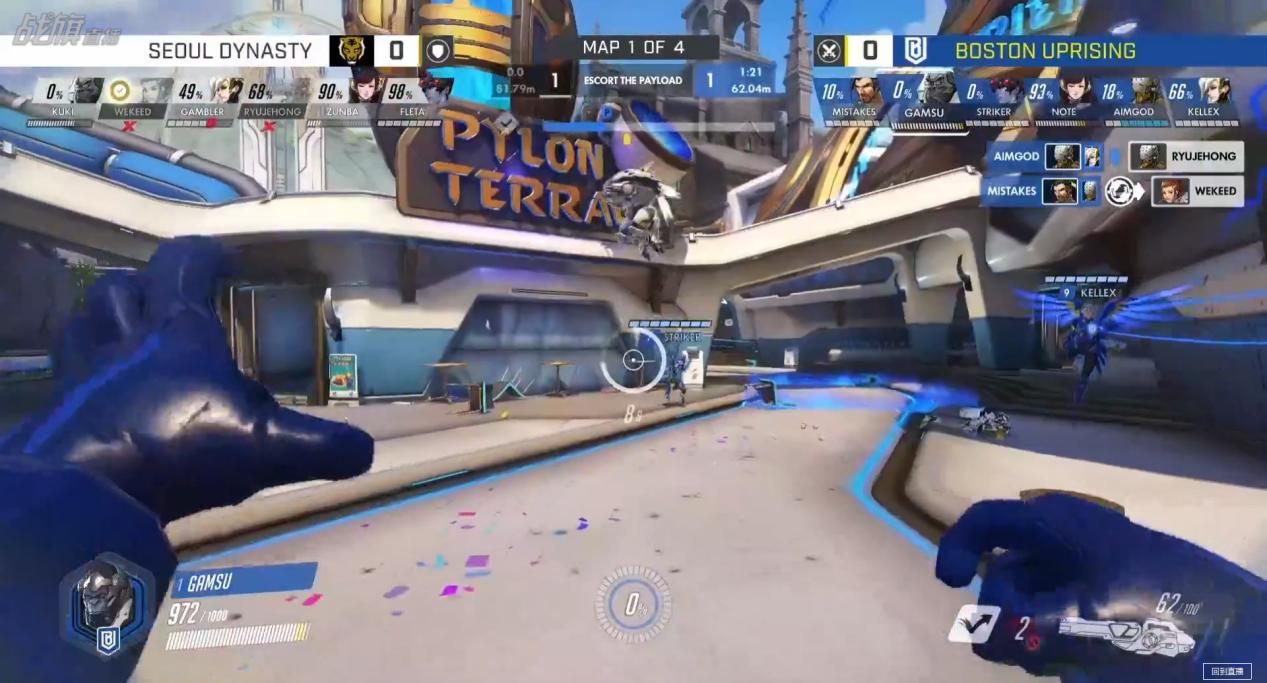This screenshot has height=683, width=1267.
Task: Click the Winston jump pack ability icon
Action: click(x=973, y=623)
